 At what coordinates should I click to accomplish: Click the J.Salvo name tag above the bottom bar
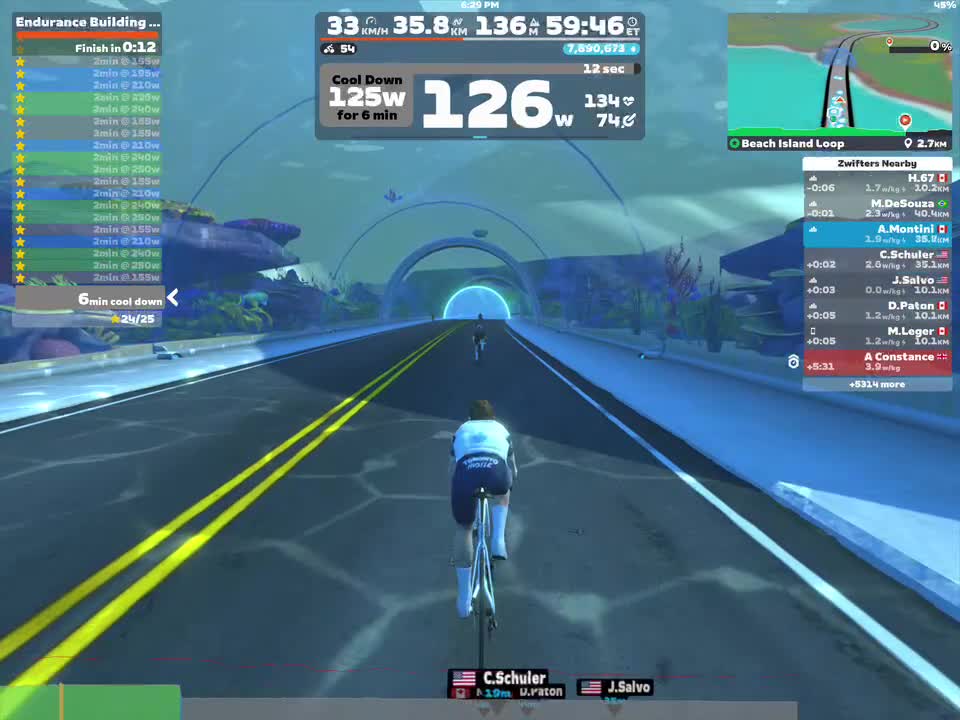(x=616, y=687)
